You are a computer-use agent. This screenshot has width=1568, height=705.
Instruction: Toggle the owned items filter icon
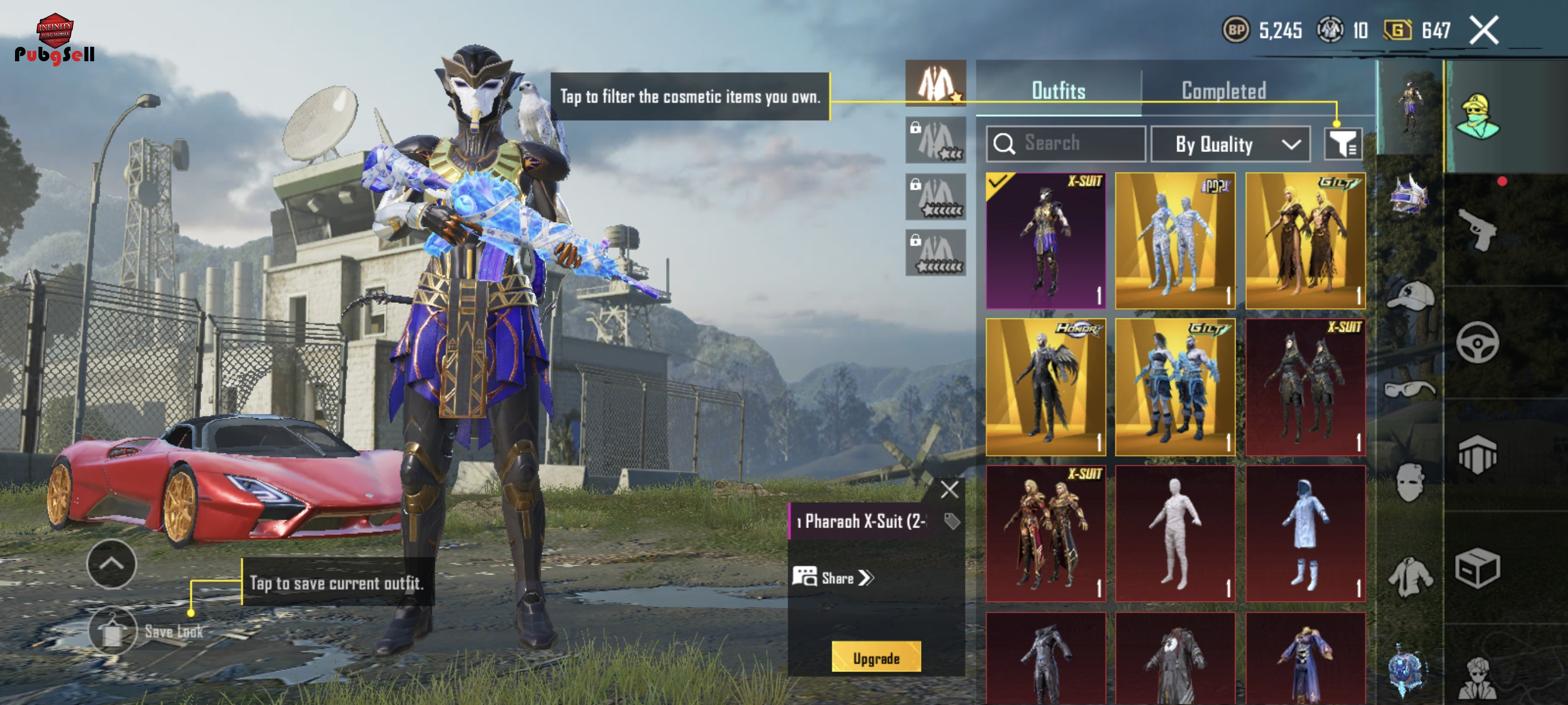click(x=1342, y=144)
